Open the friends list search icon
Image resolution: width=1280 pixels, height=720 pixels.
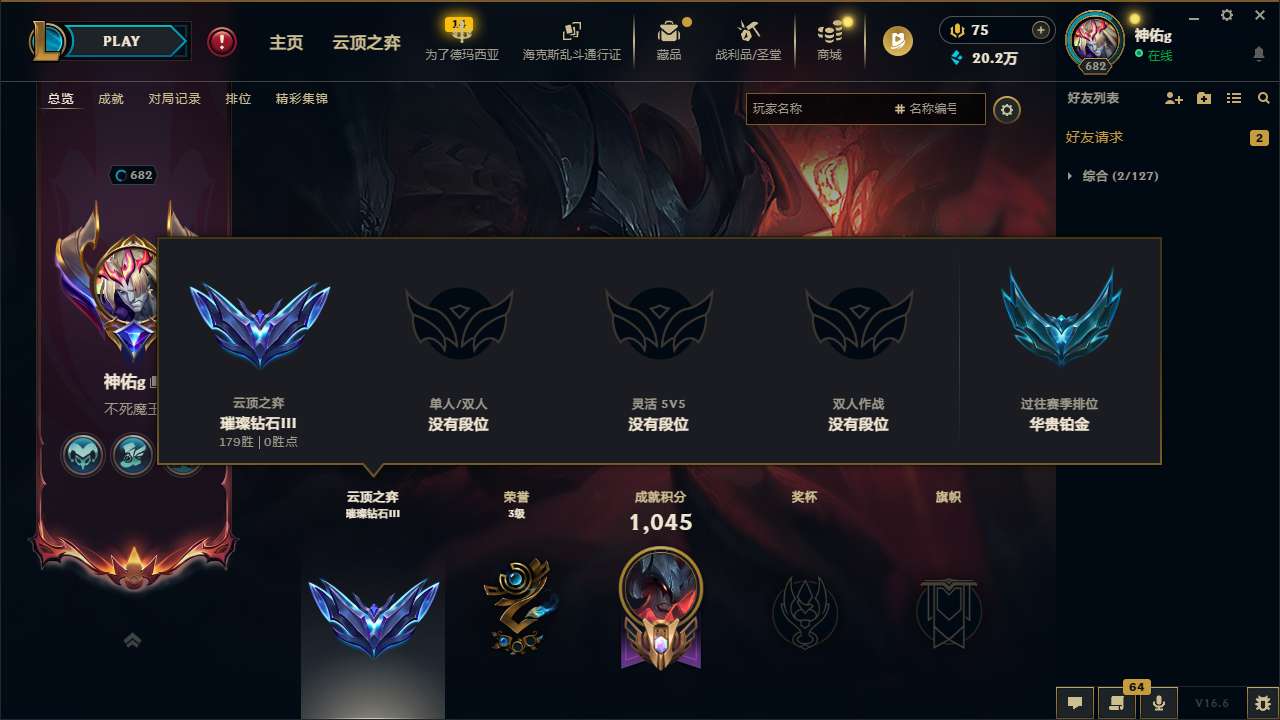(x=1263, y=98)
